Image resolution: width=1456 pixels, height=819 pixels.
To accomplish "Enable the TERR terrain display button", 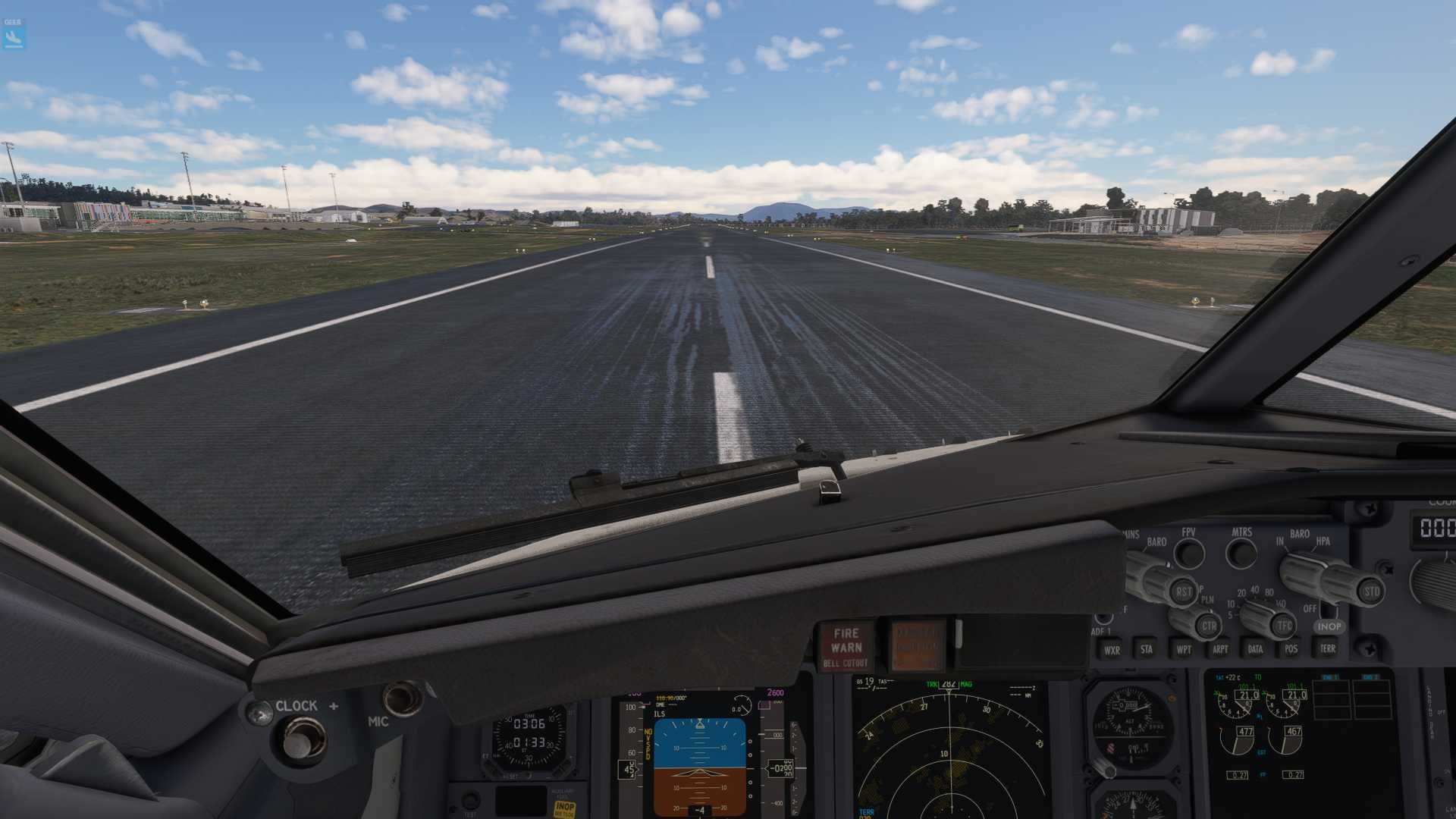I will 1327,649.
